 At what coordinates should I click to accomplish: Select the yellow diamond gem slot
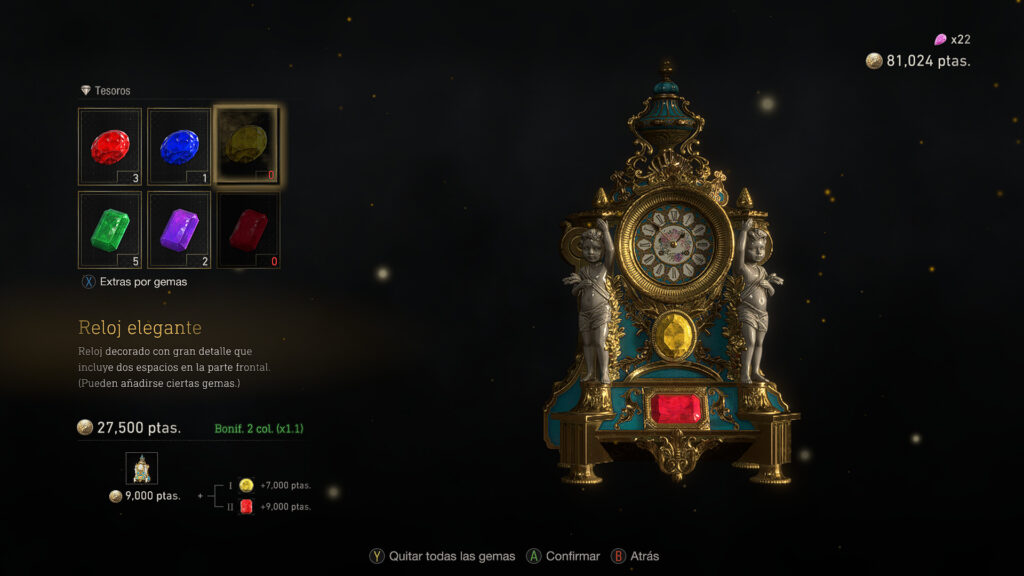click(247, 146)
